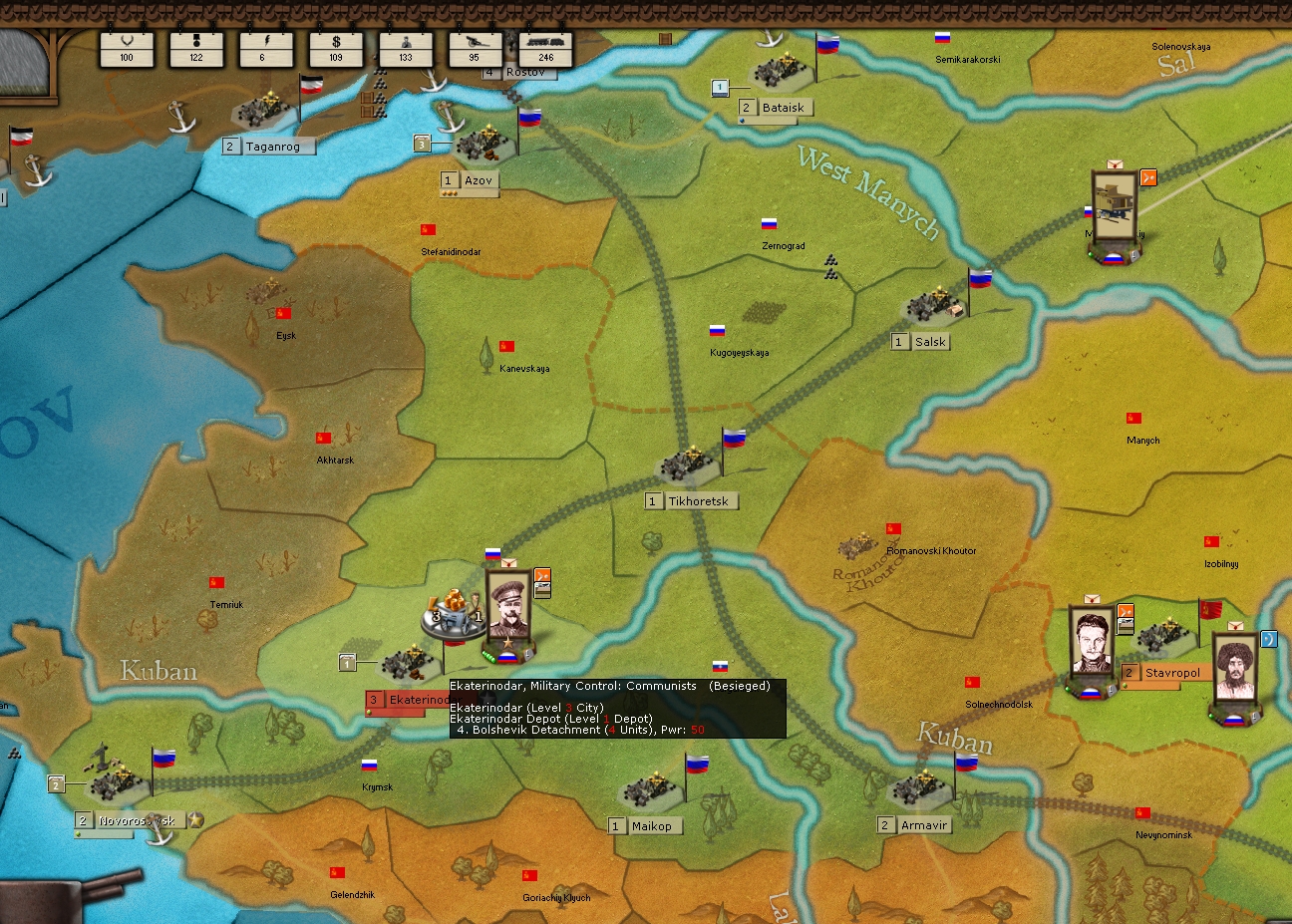Viewport: 1292px width, 924px height.
Task: Open the money panel with dollar sign
Action: click(x=336, y=48)
